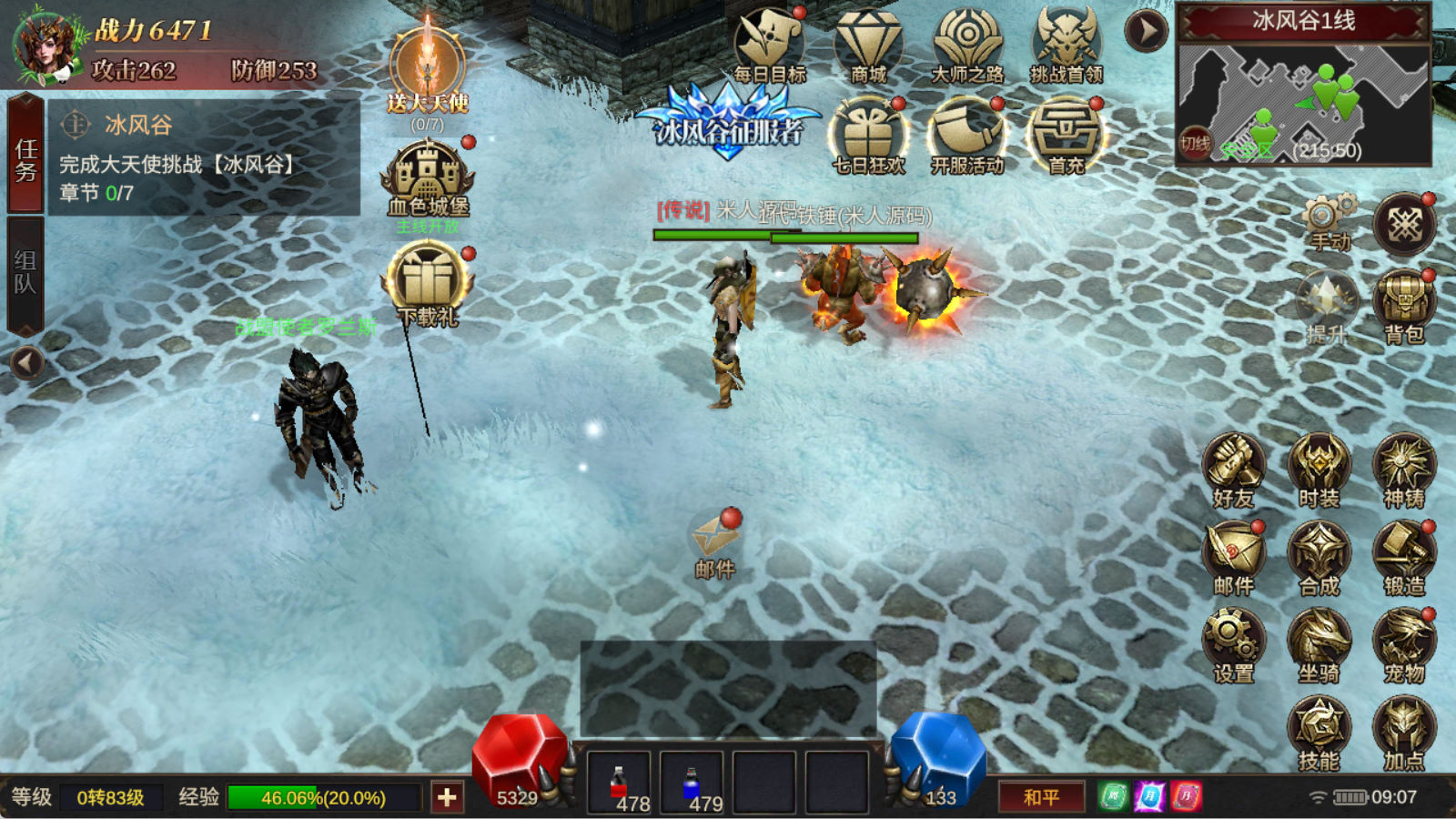This screenshot has width=1456, height=819.
Task: Open 时装 fashion menu
Action: pos(1319,470)
